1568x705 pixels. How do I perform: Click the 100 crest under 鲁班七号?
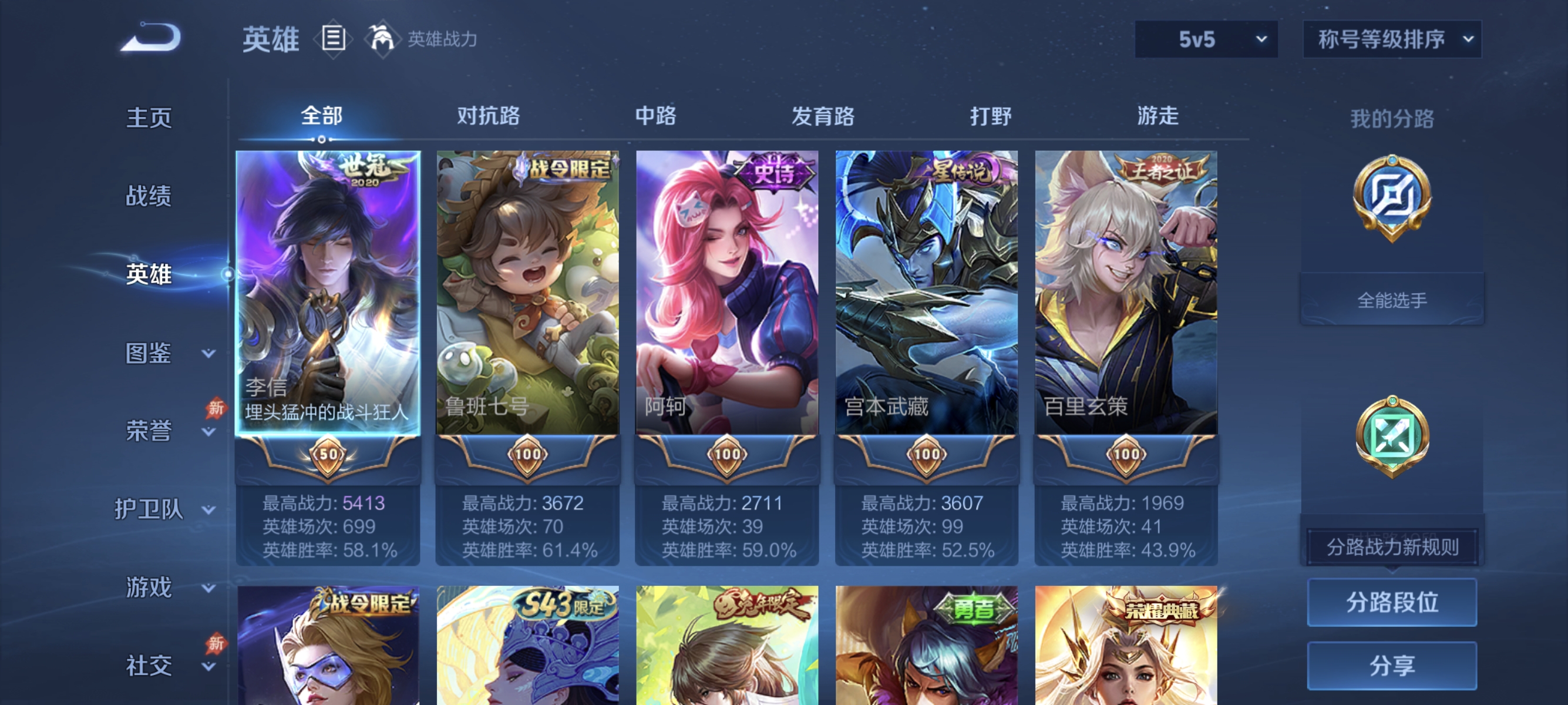click(x=527, y=454)
